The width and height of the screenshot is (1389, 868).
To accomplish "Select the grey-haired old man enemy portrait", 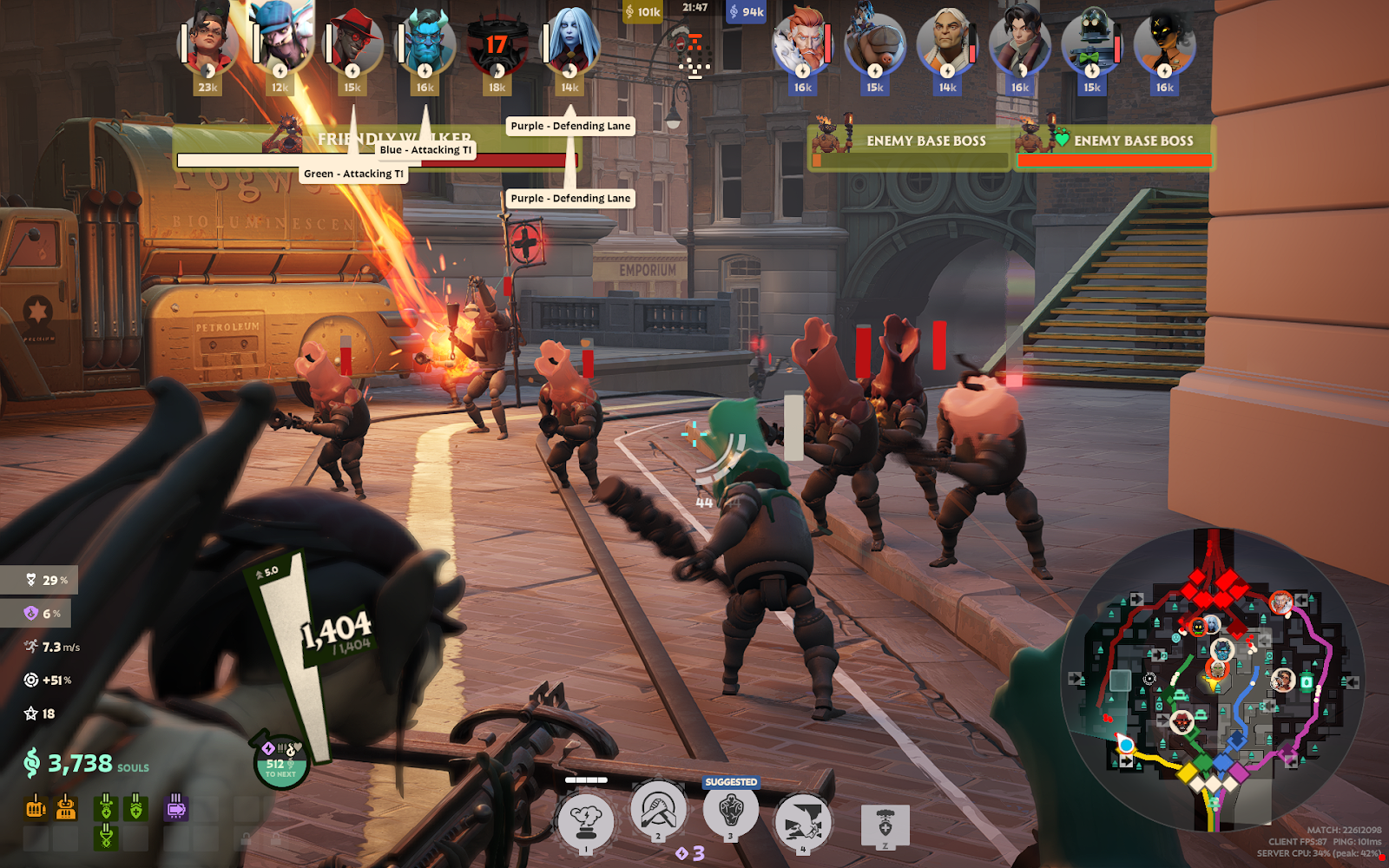I will click(x=947, y=42).
